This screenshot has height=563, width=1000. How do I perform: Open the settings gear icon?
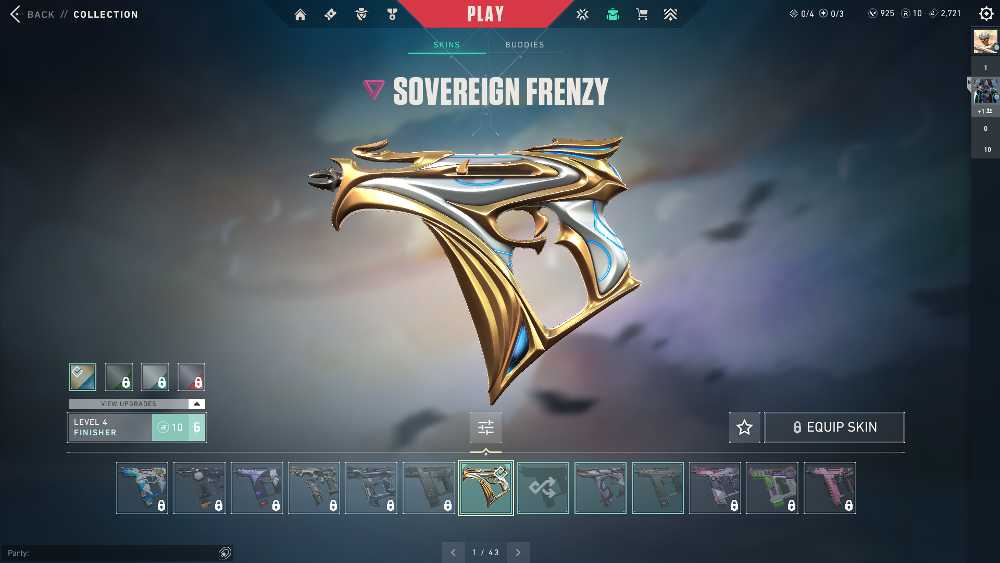click(x=986, y=14)
